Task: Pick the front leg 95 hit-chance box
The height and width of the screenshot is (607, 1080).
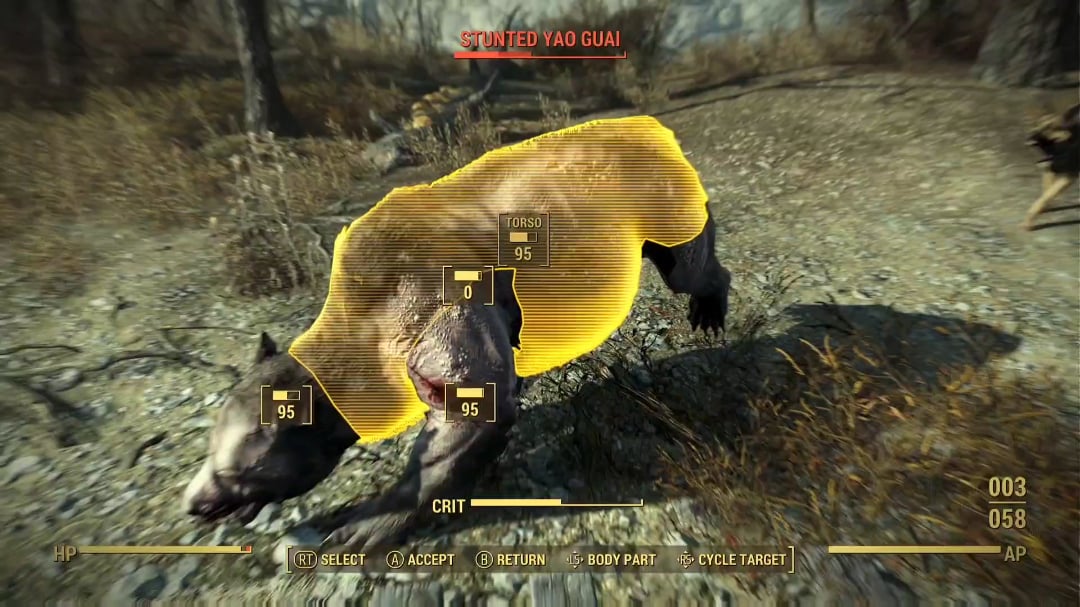Action: pyautogui.click(x=470, y=402)
